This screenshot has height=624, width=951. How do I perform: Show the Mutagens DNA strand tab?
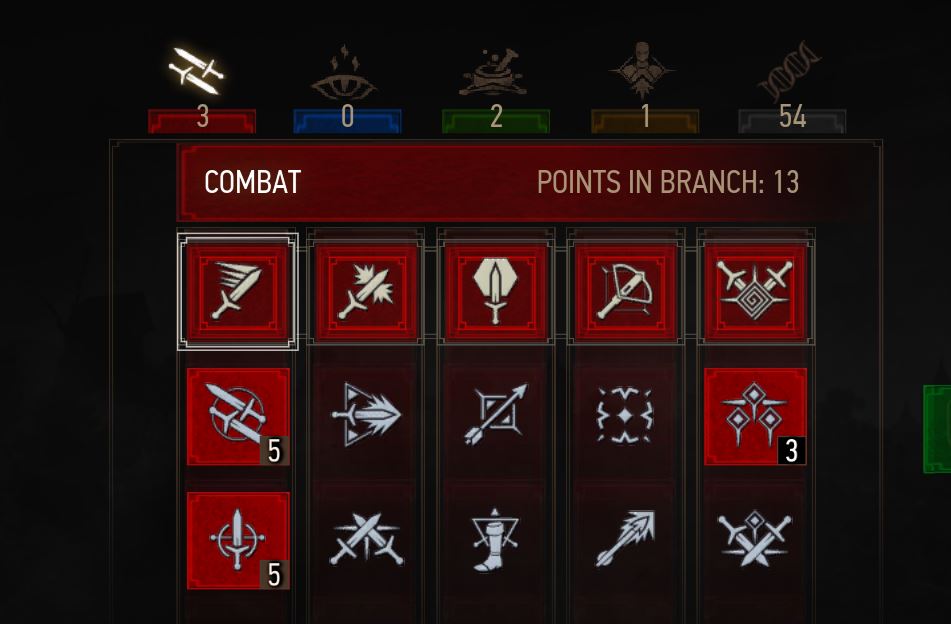(791, 75)
